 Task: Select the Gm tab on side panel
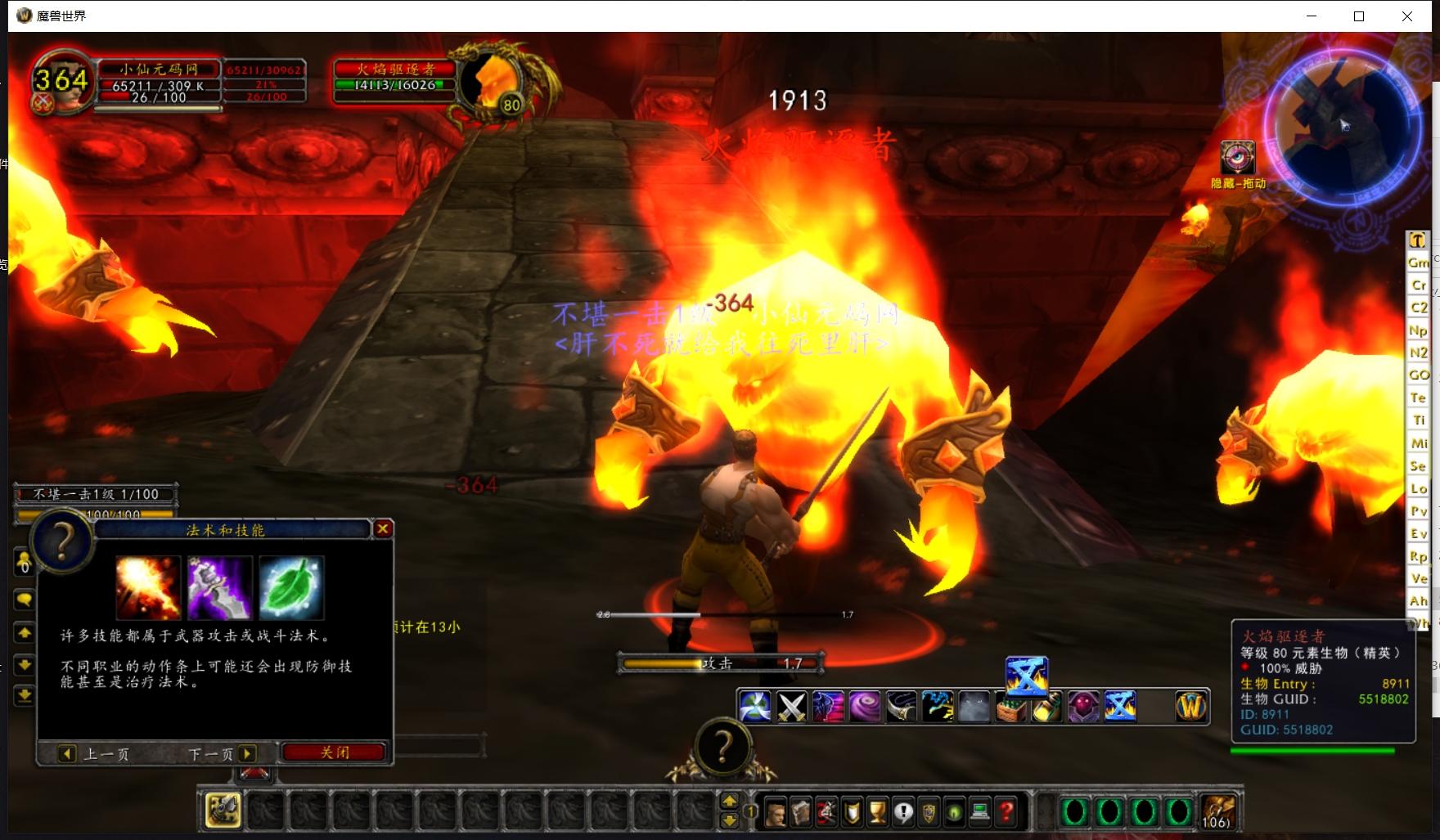coord(1418,263)
